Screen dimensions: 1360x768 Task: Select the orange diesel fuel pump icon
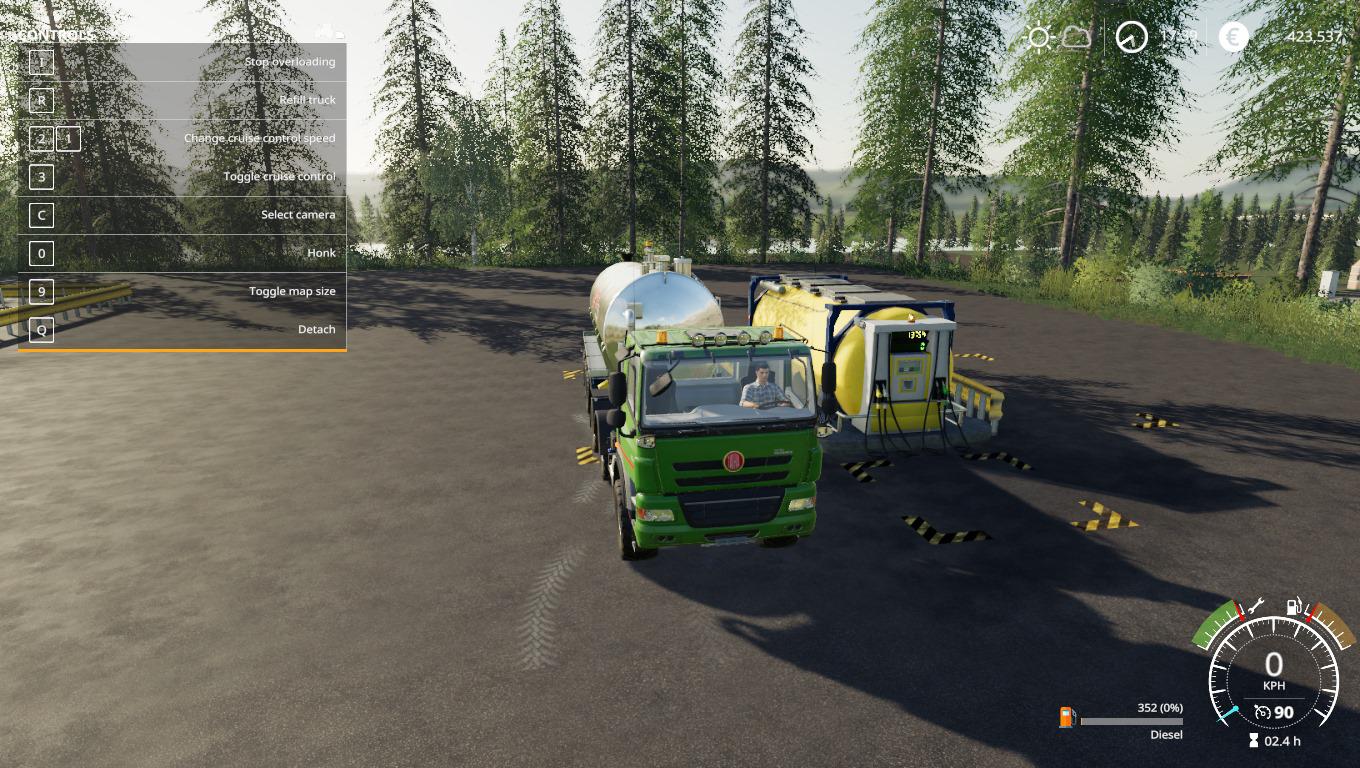click(x=1067, y=717)
